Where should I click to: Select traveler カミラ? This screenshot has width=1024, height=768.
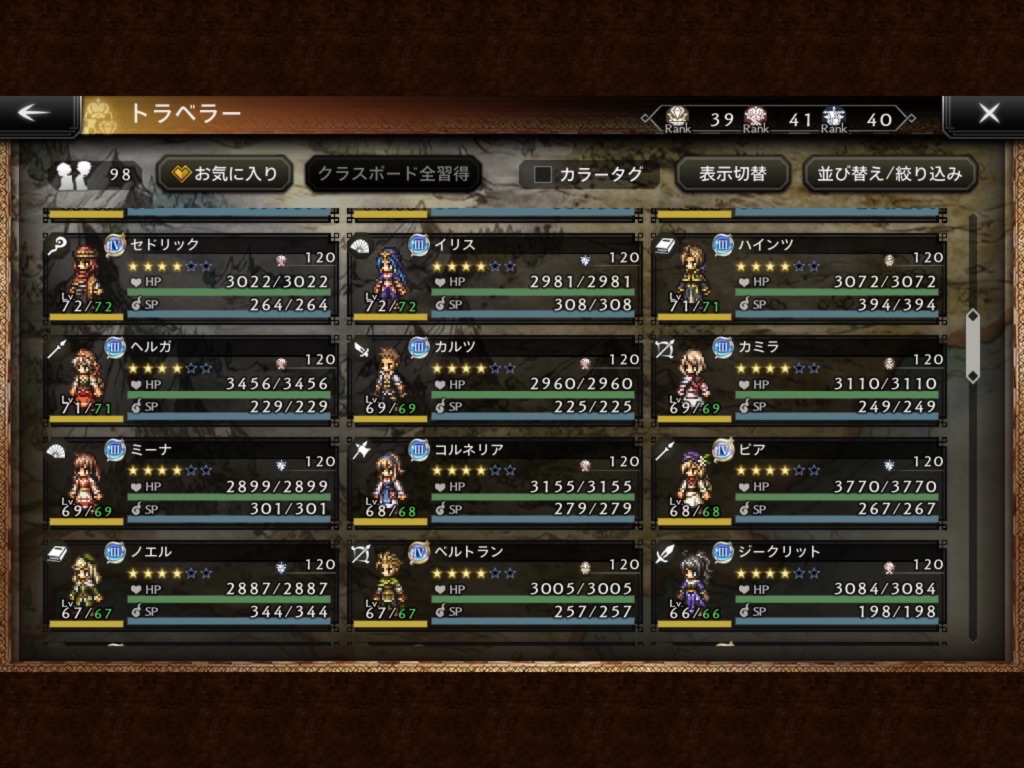[x=798, y=380]
